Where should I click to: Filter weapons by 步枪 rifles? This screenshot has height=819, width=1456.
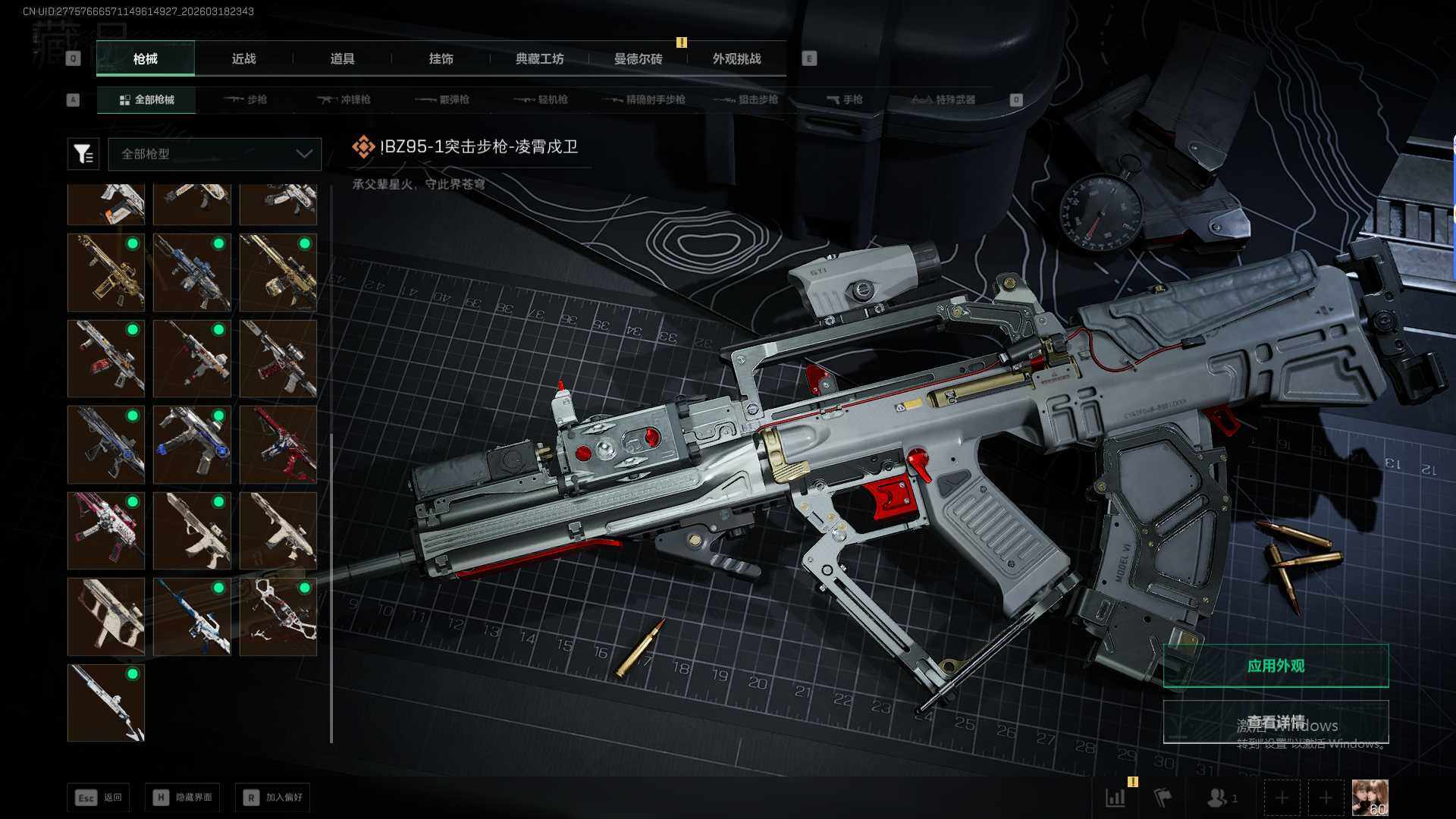point(246,99)
